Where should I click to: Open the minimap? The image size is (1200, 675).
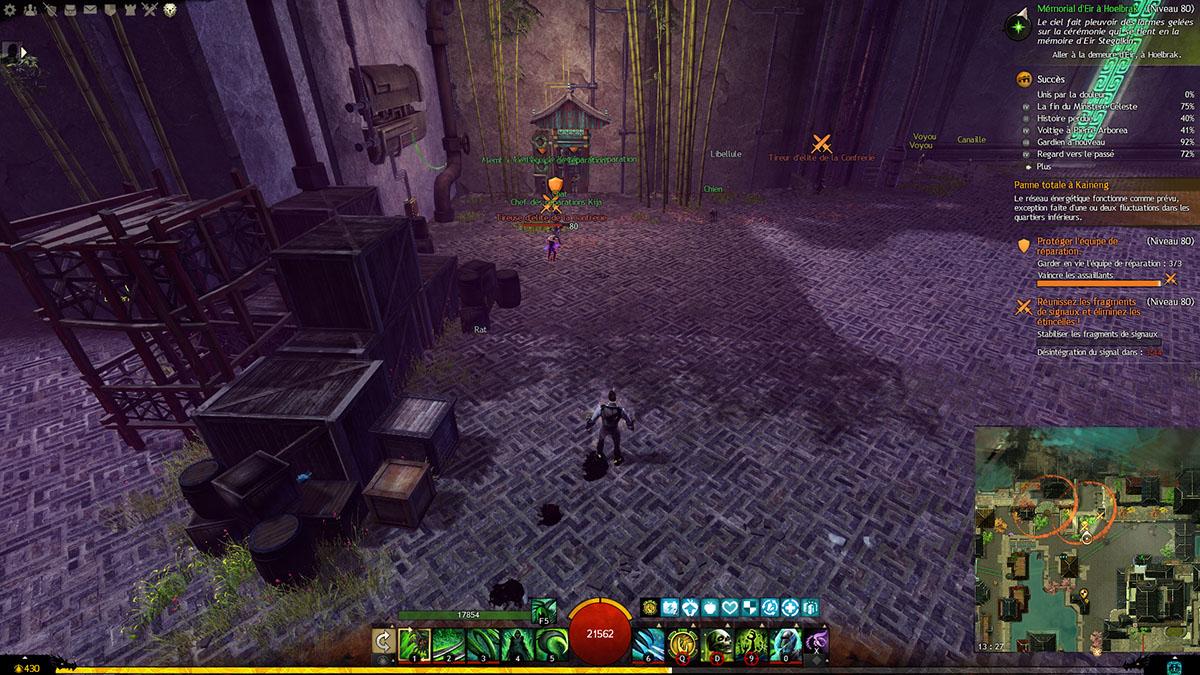tap(1086, 538)
